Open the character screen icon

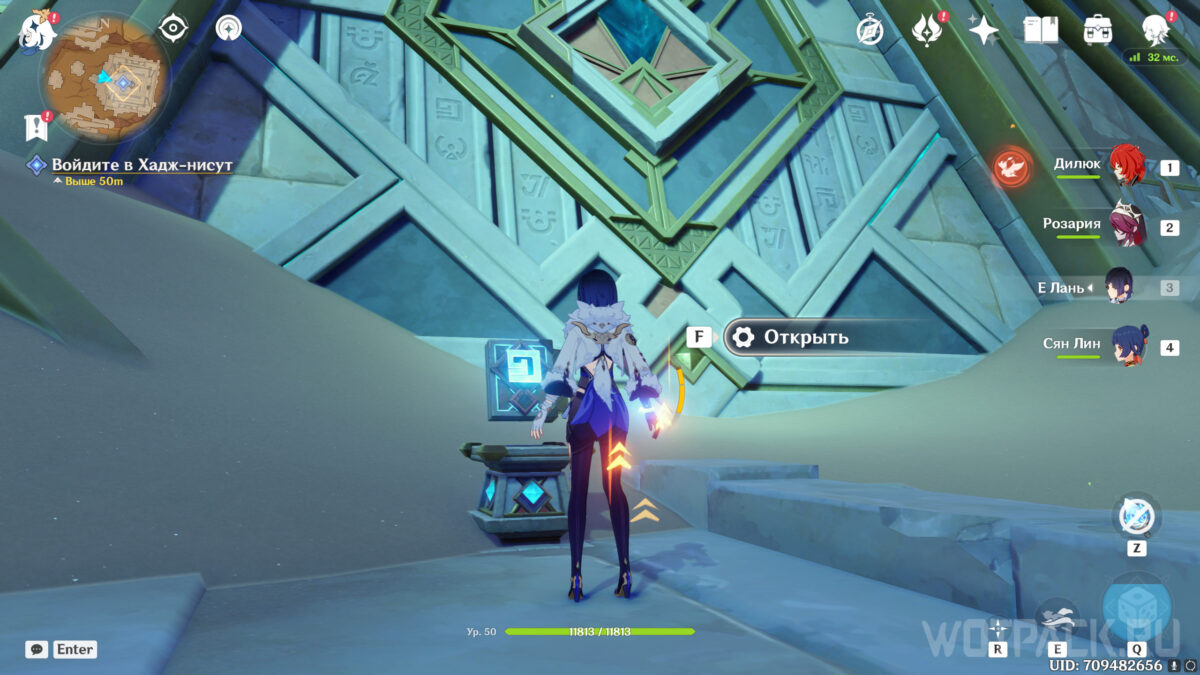tap(1157, 30)
